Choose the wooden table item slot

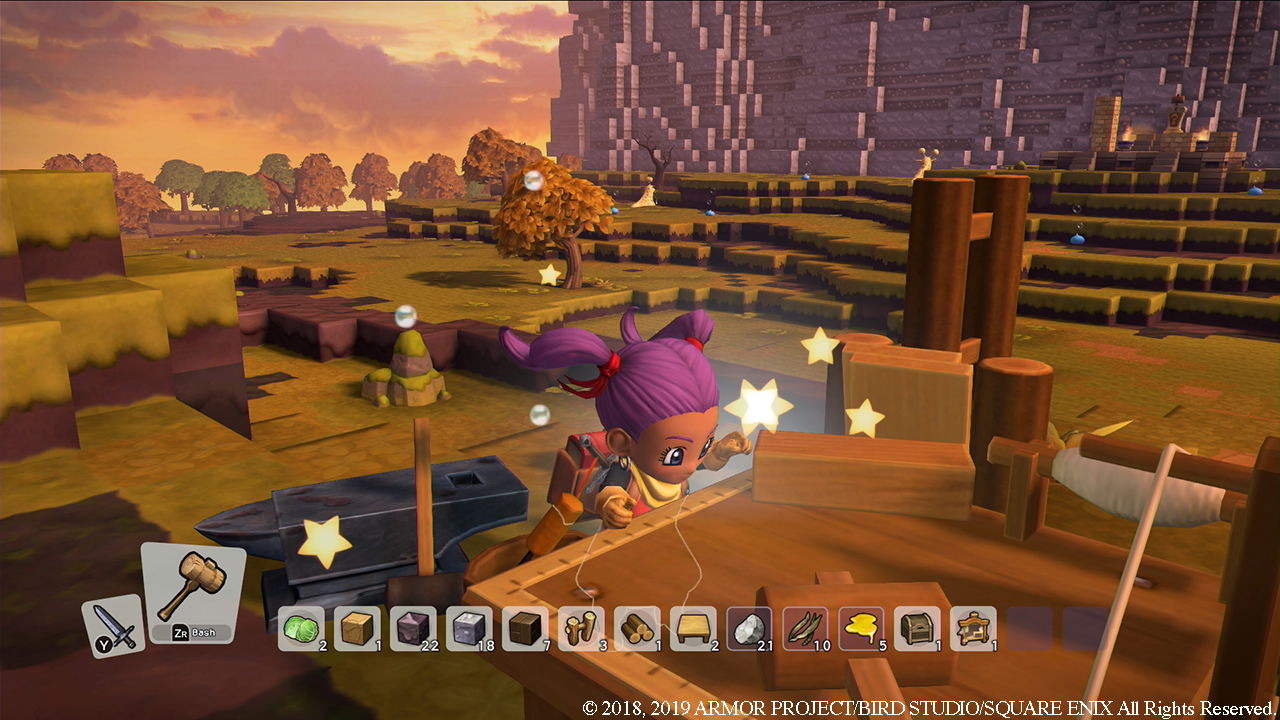tap(692, 628)
